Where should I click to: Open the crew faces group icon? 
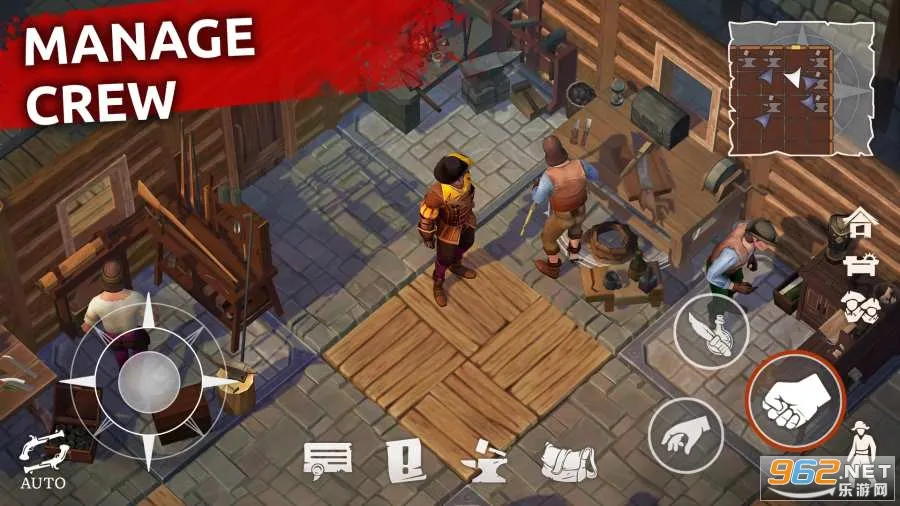tap(858, 305)
